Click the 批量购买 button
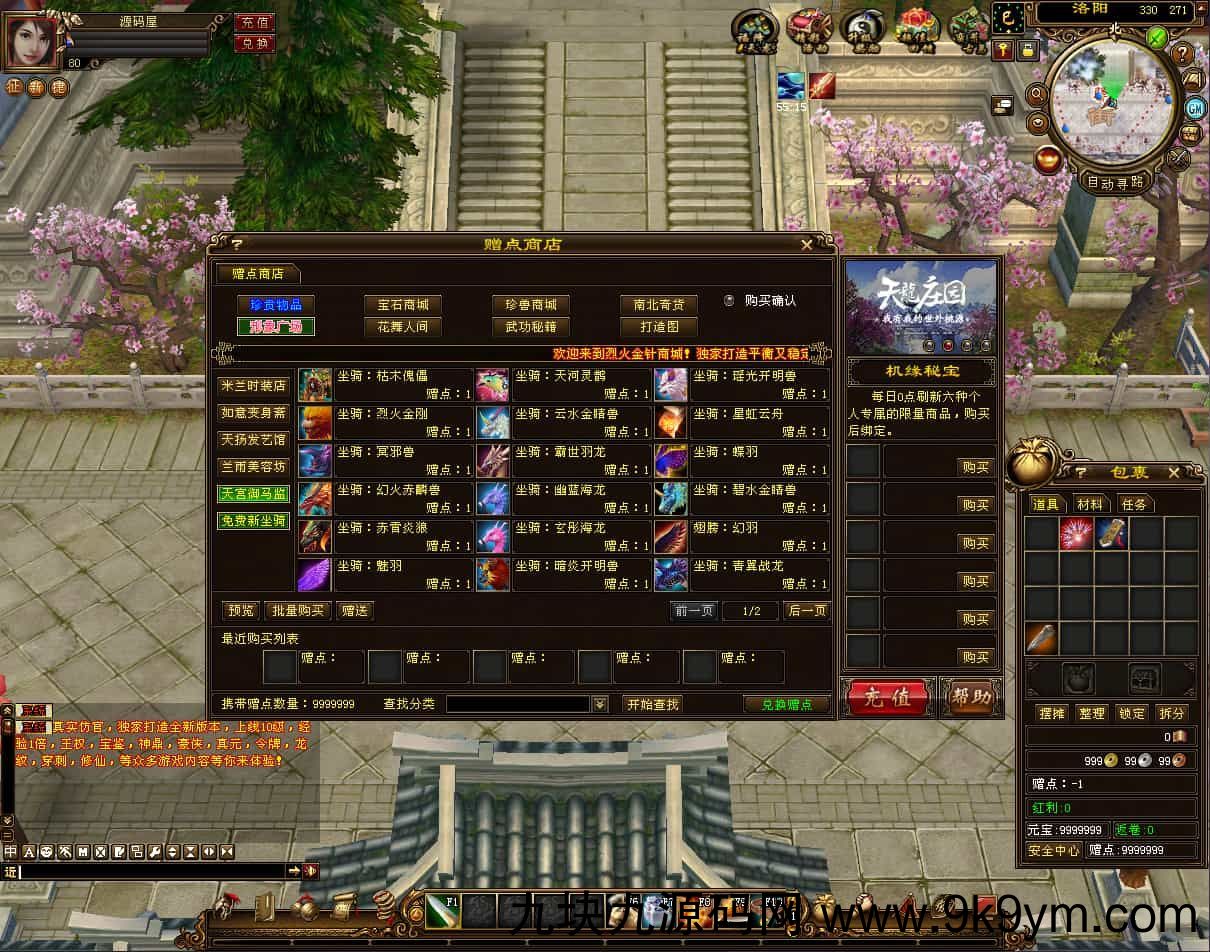 298,610
